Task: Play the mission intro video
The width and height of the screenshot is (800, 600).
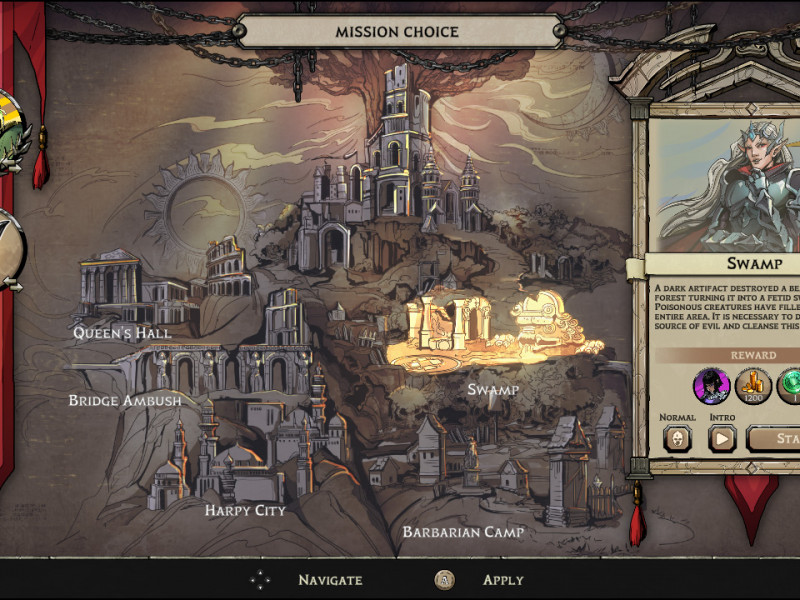Action: tap(722, 438)
